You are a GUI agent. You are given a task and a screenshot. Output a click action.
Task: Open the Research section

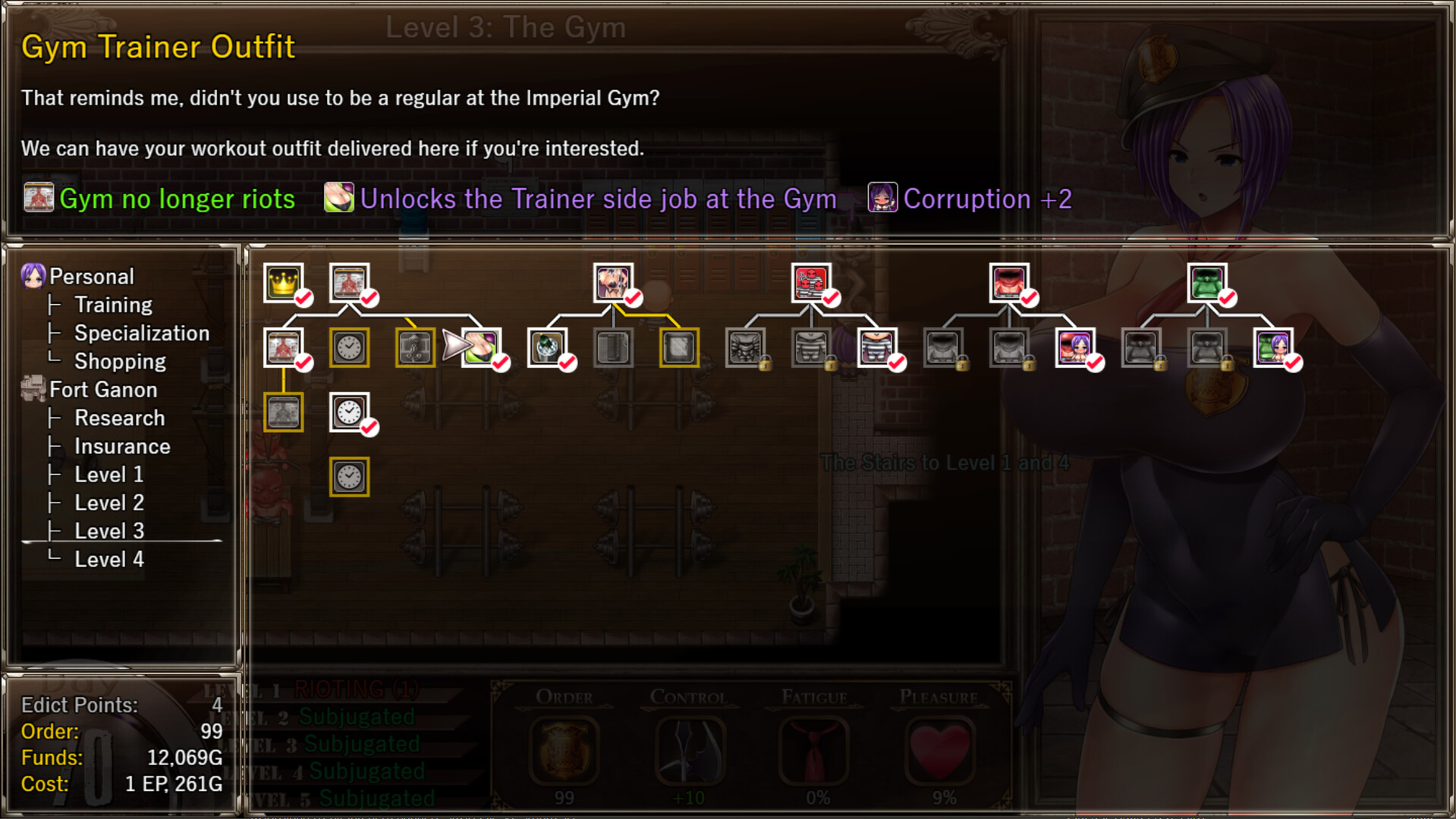[119, 418]
